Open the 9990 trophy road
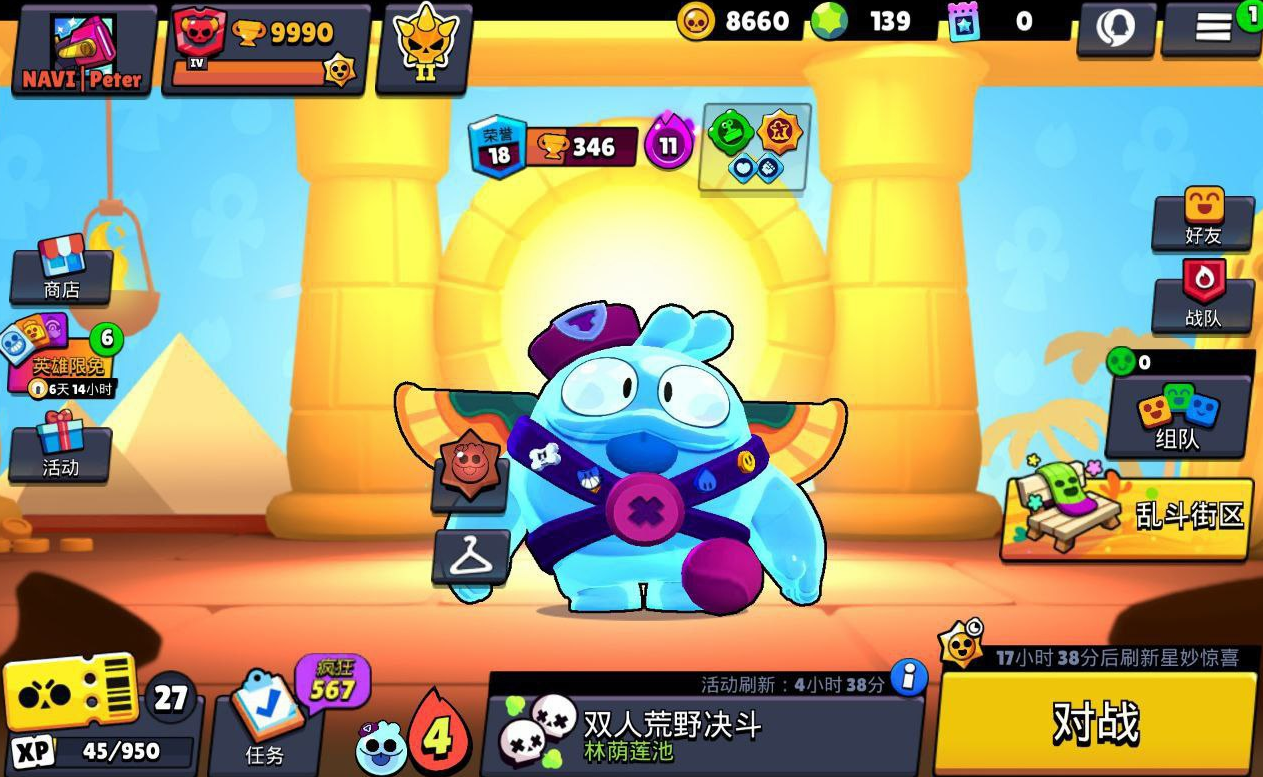Image resolution: width=1263 pixels, height=777 pixels. click(266, 50)
